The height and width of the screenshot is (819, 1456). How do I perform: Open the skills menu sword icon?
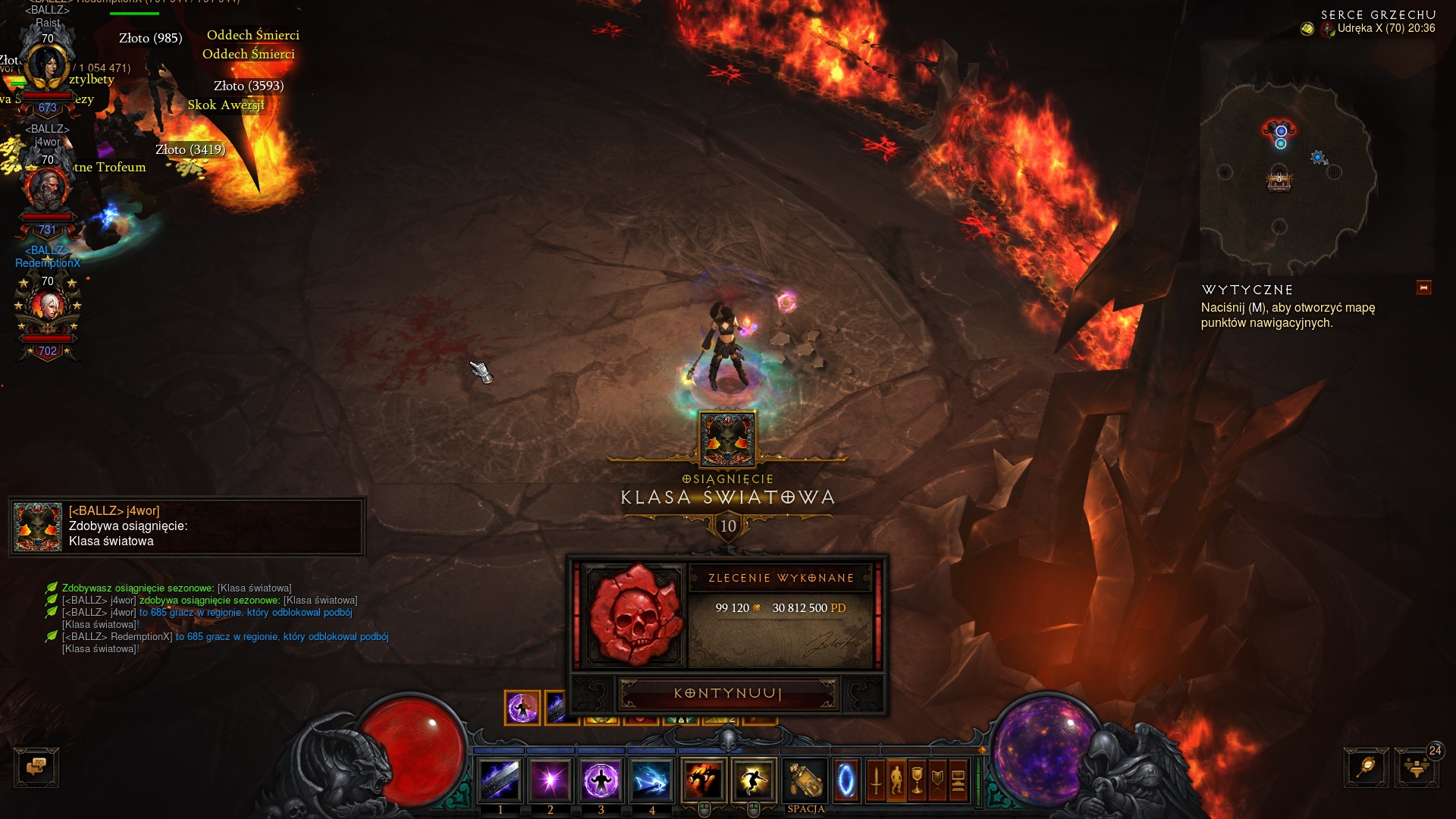876,780
